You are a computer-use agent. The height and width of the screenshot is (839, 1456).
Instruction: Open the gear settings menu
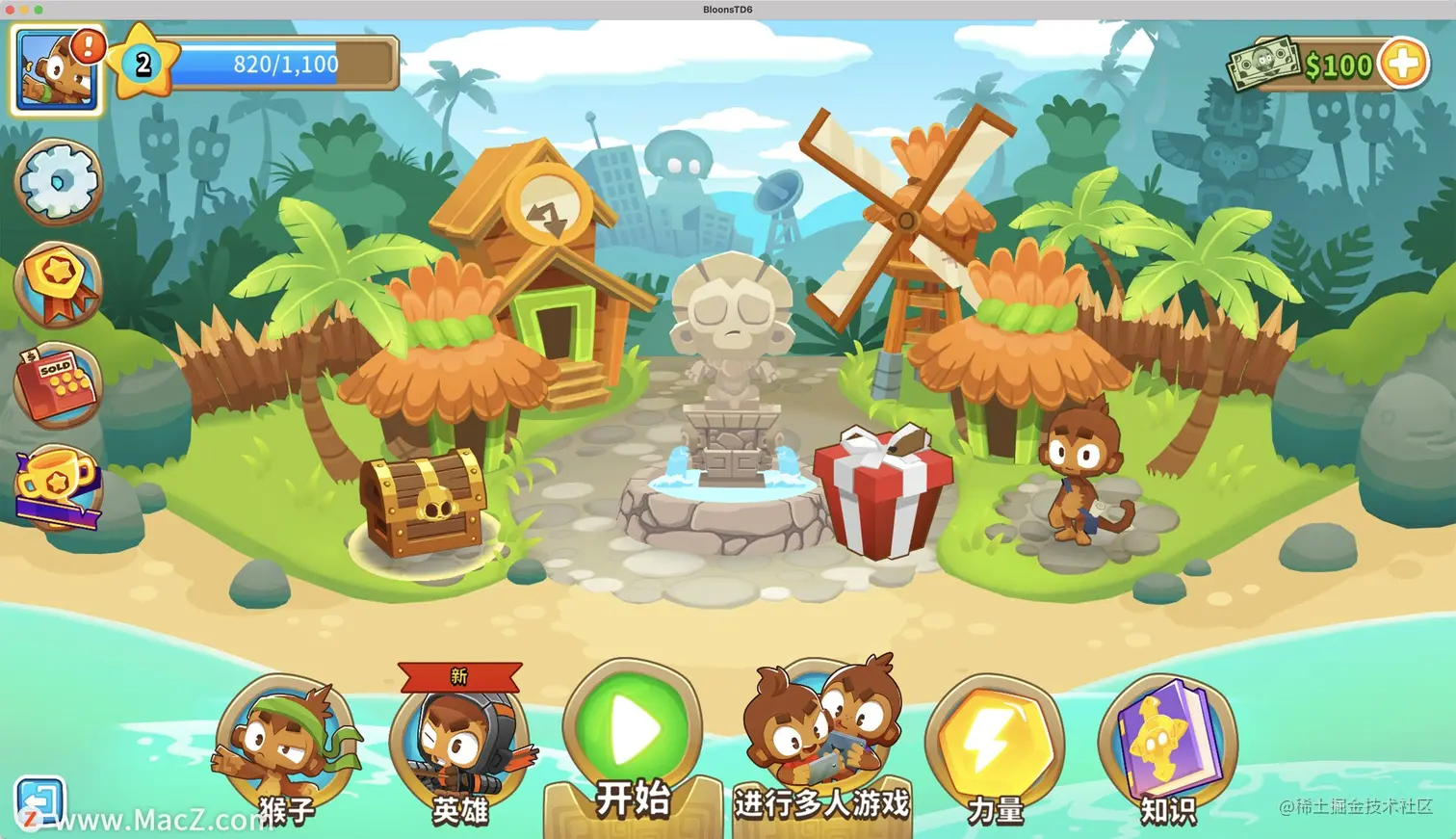coord(58,181)
